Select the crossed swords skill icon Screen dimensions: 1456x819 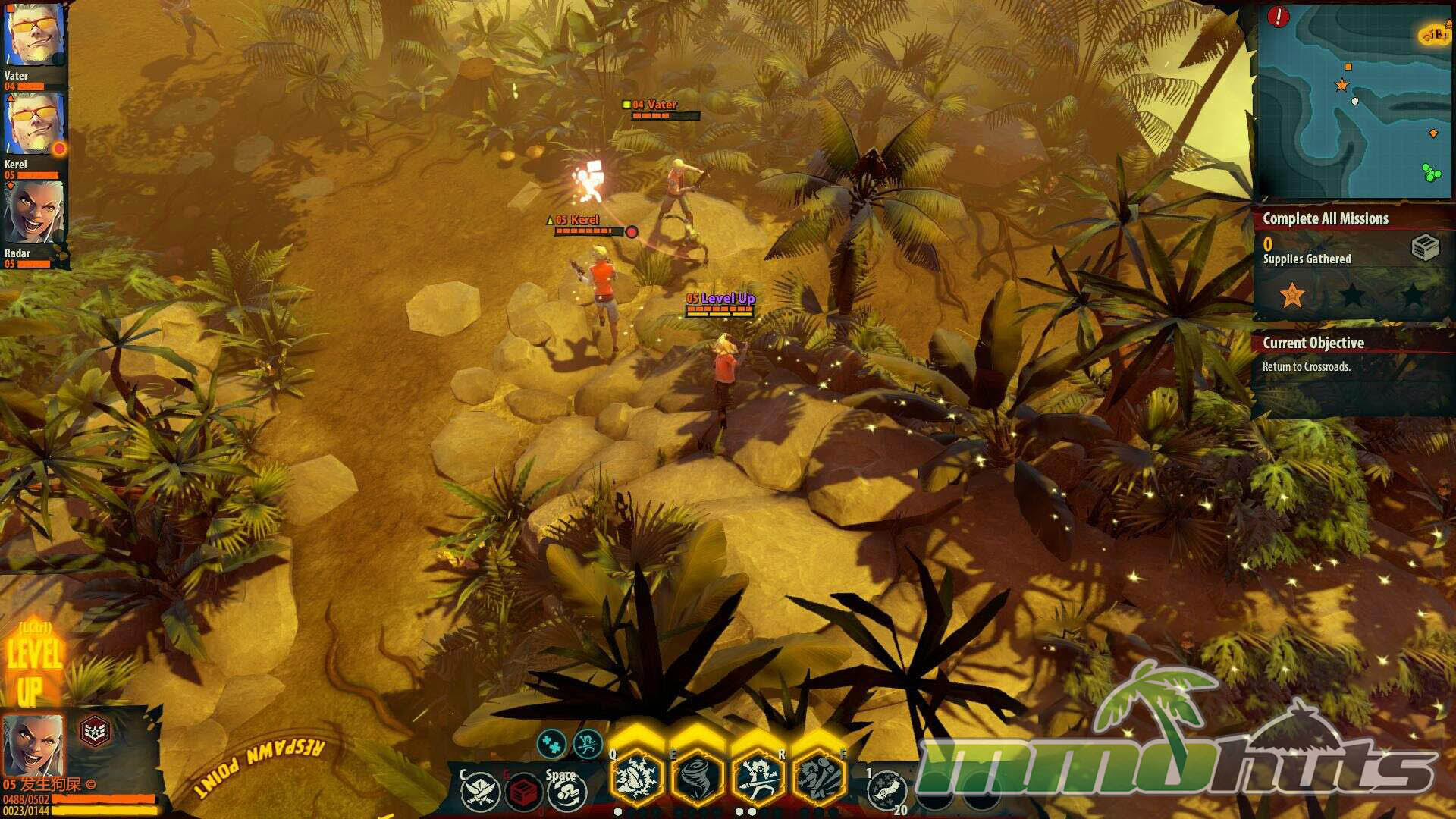pyautogui.click(x=481, y=791)
